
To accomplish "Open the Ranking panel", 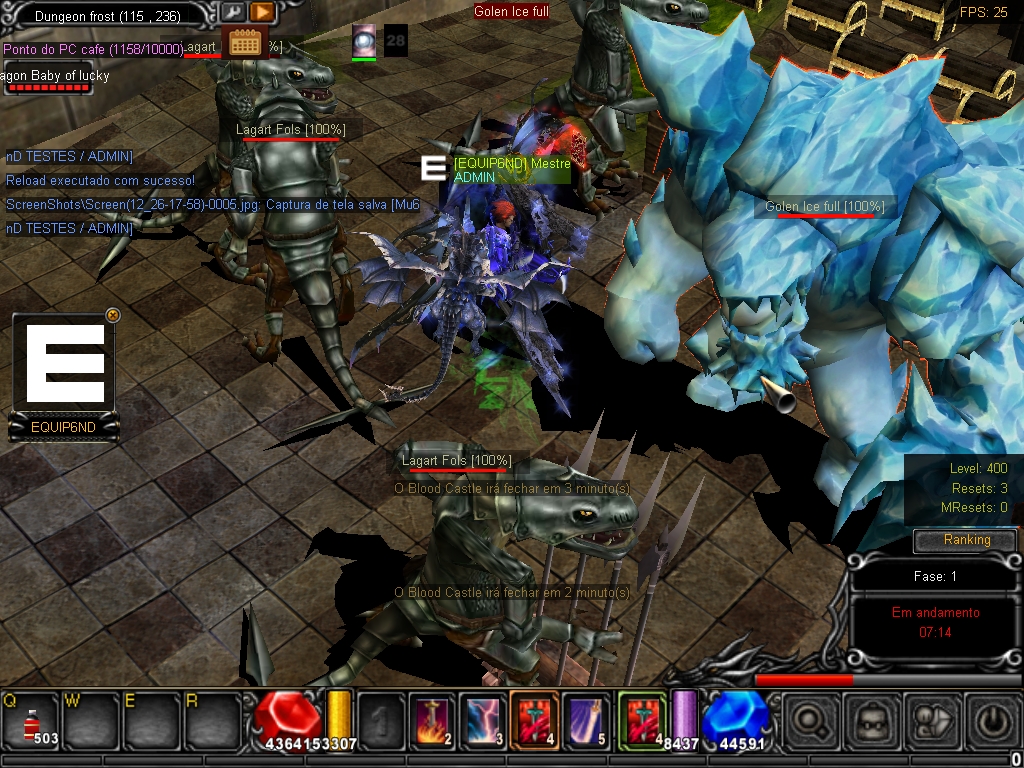I will [x=966, y=540].
